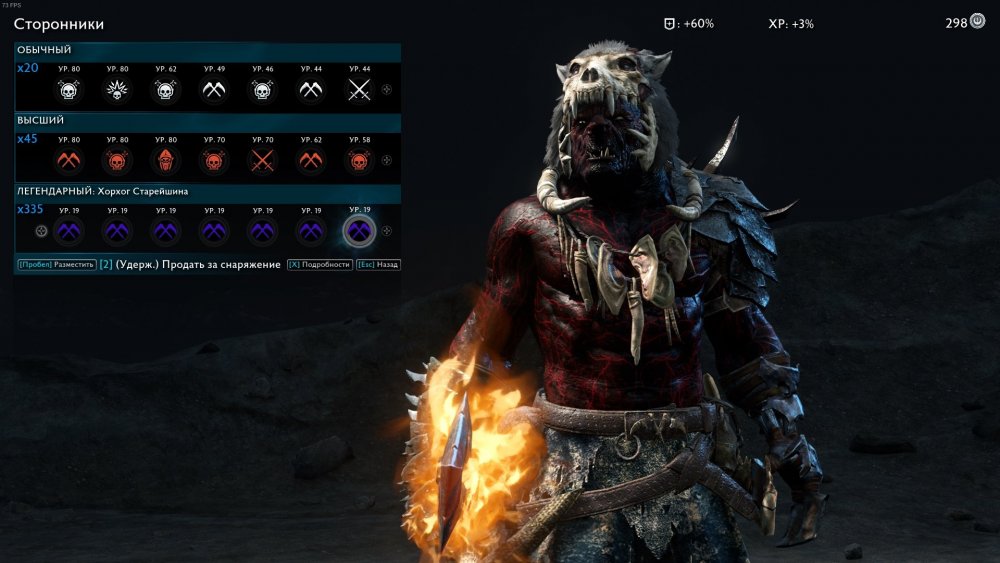
Task: Choose the level 80 red skull follower
Action: point(117,160)
